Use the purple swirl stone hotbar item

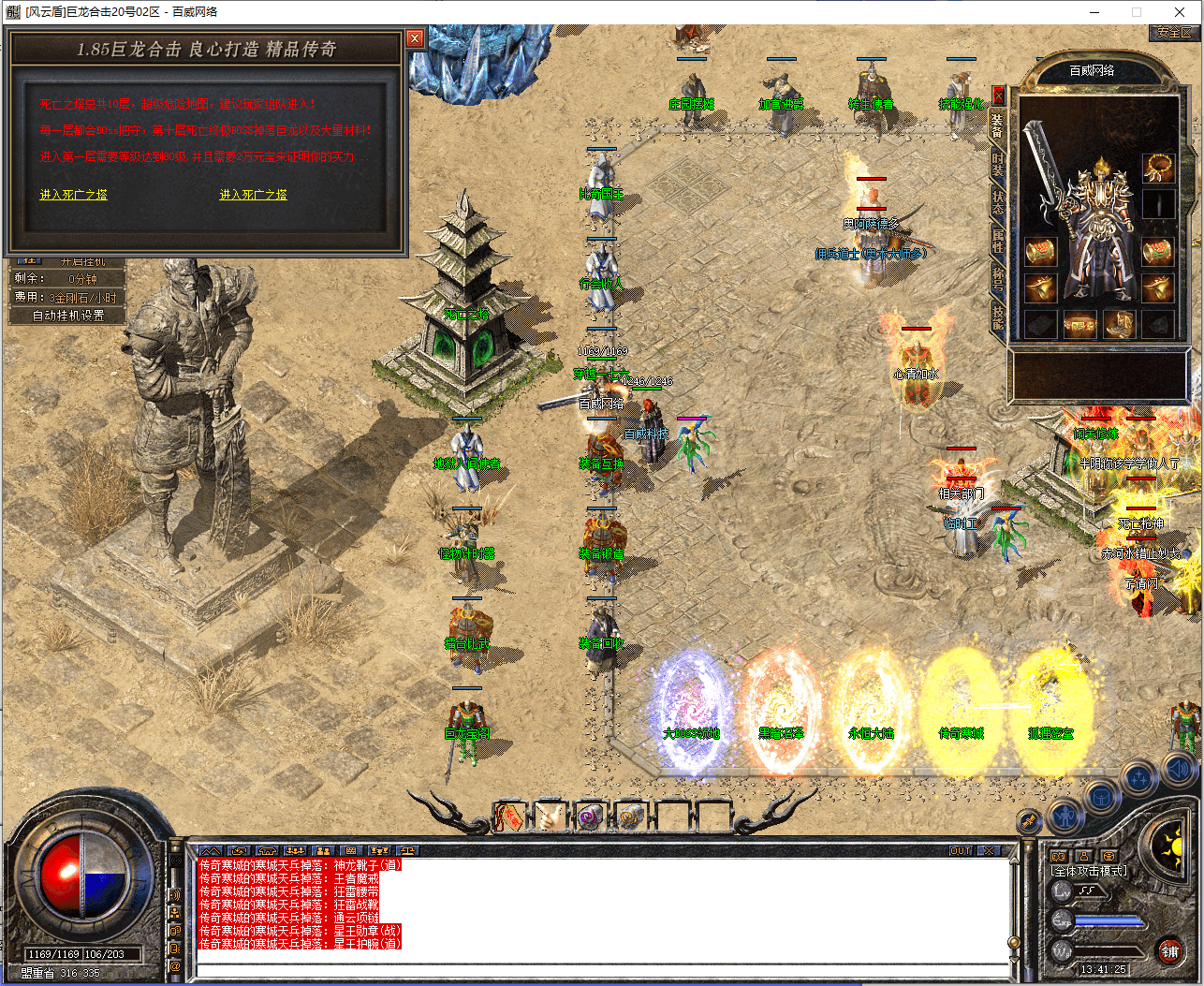[590, 817]
